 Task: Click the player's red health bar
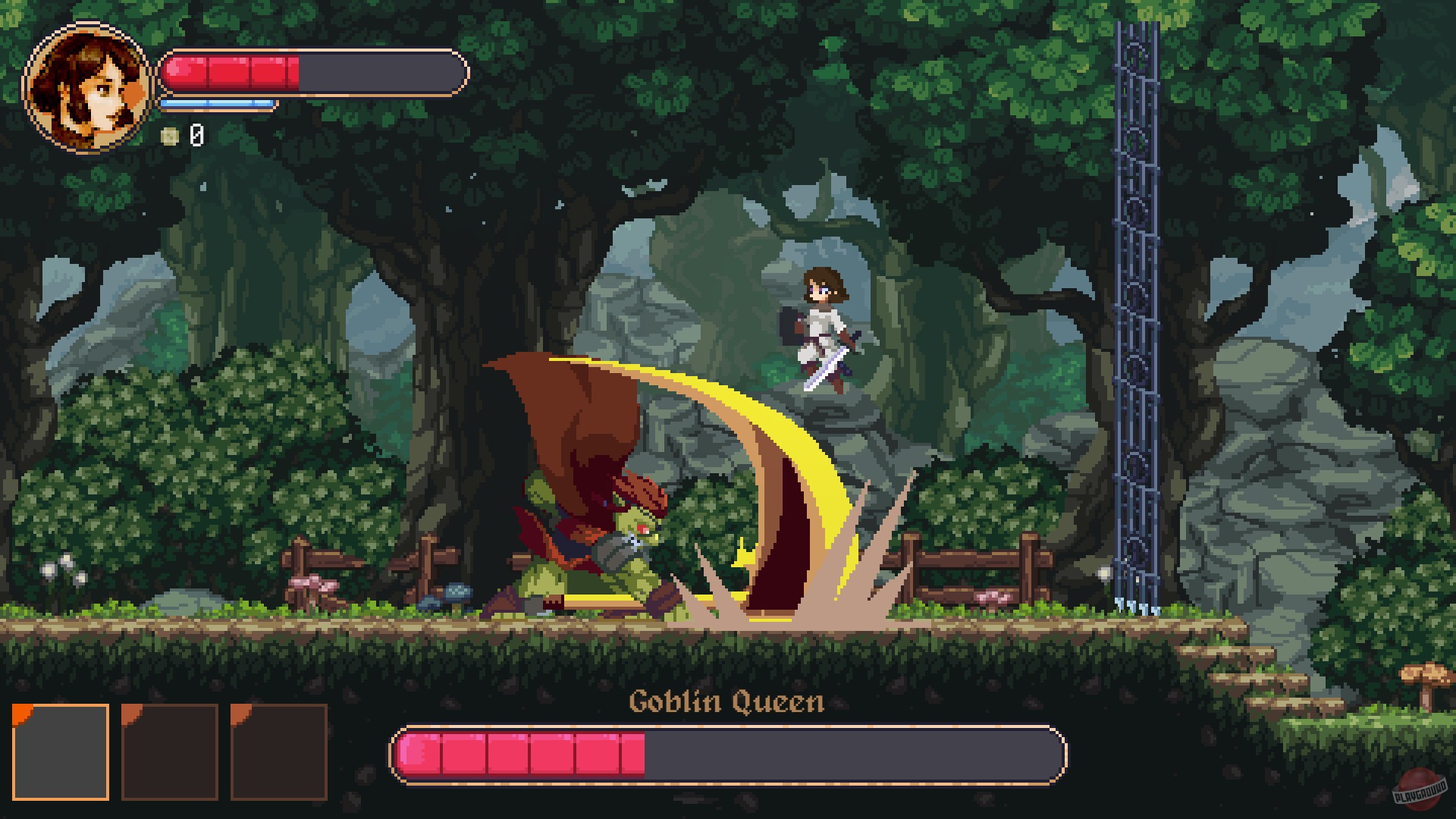click(227, 74)
